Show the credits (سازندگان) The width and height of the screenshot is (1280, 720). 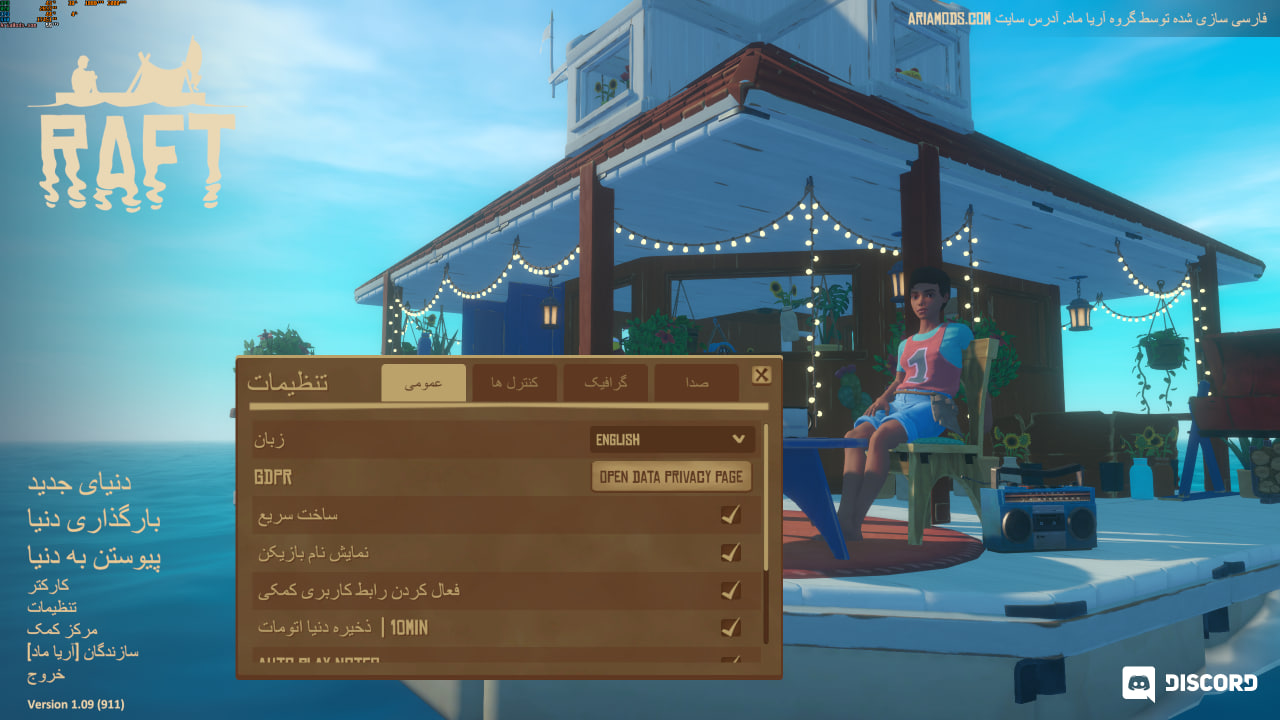point(83,652)
